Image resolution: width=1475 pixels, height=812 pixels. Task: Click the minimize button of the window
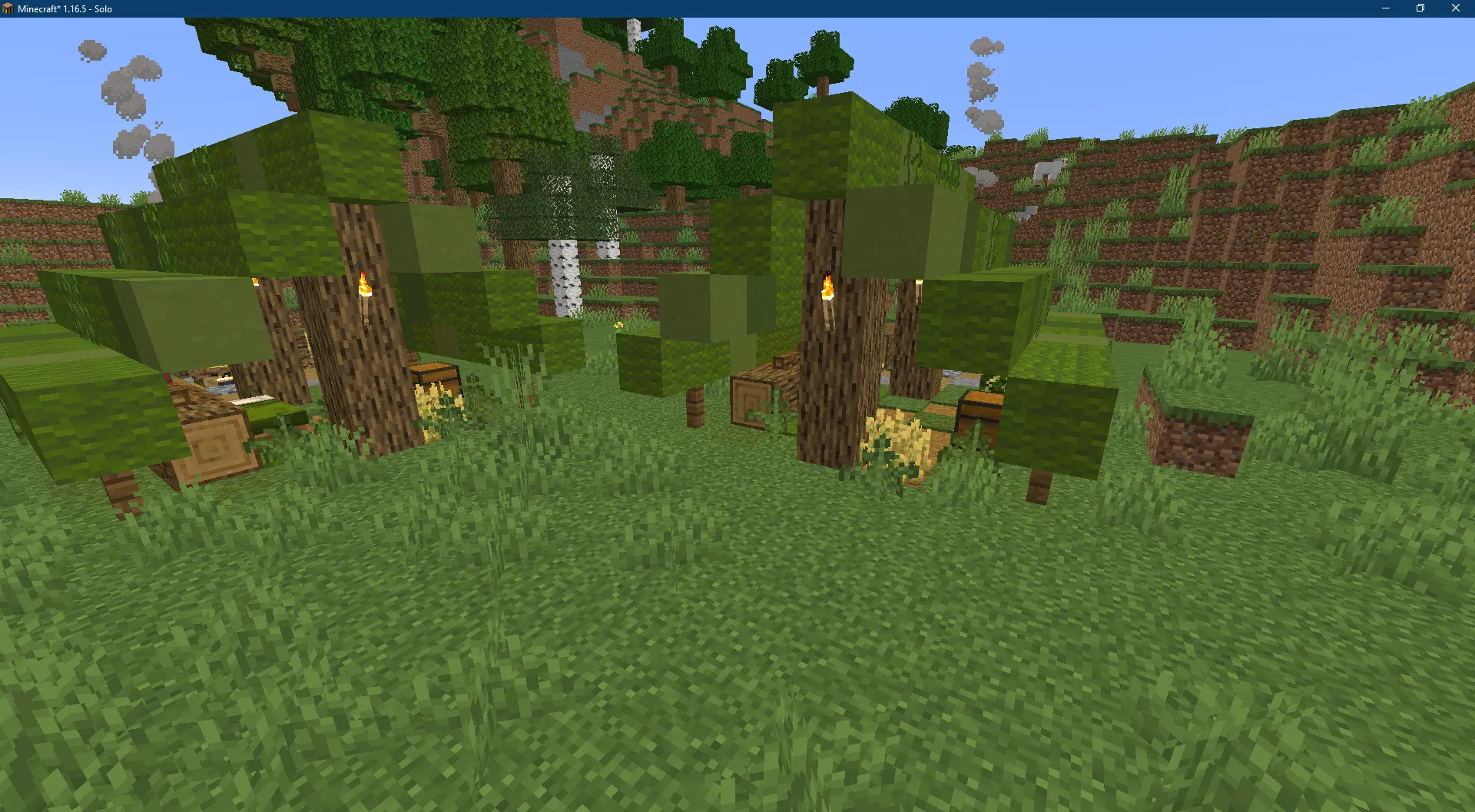tap(1384, 8)
